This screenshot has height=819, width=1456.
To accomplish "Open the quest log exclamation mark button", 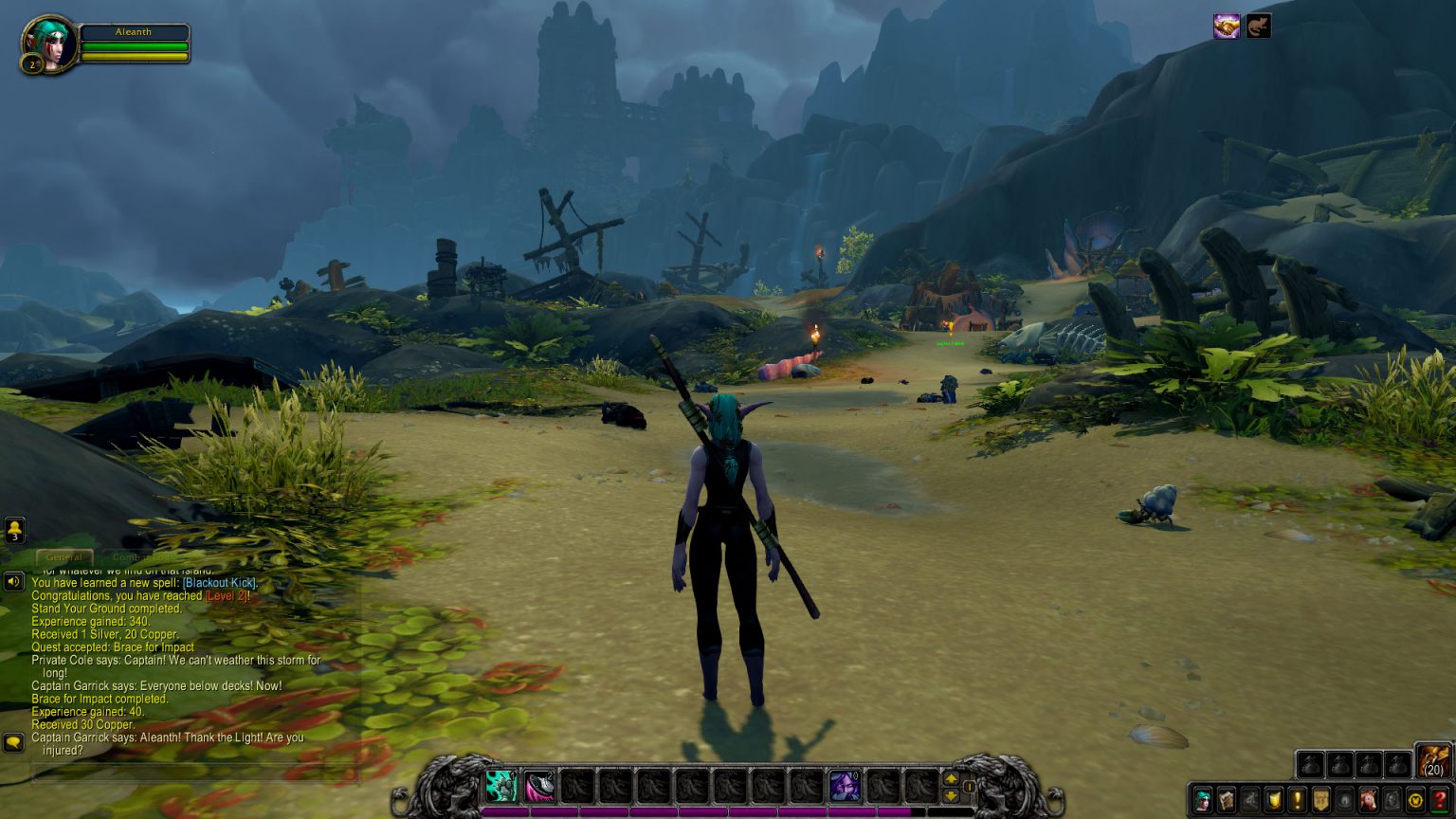I will 1297,799.
